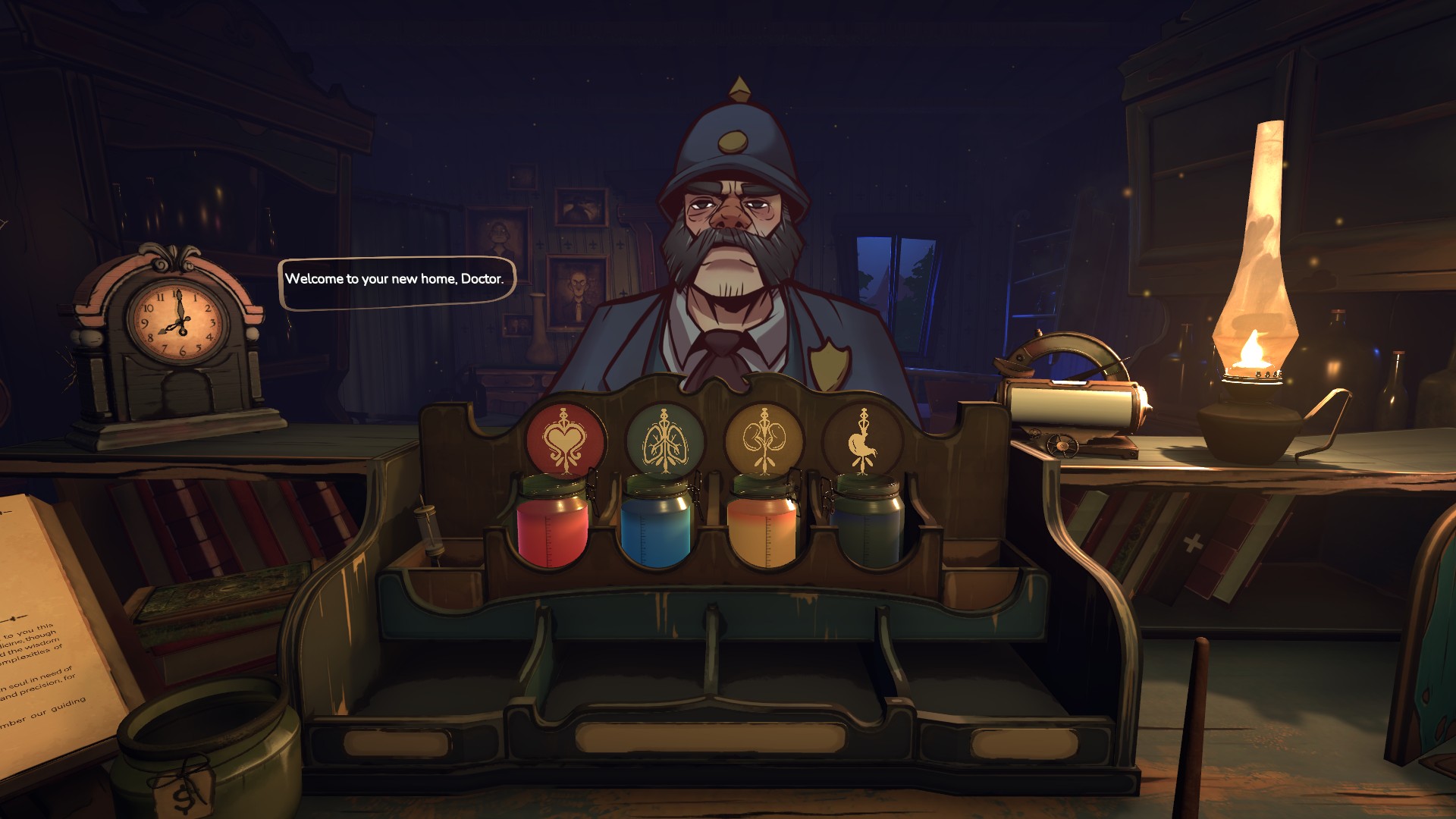Select the brown stomach organ emblem
Screen dimensions: 1456x819
point(863,441)
